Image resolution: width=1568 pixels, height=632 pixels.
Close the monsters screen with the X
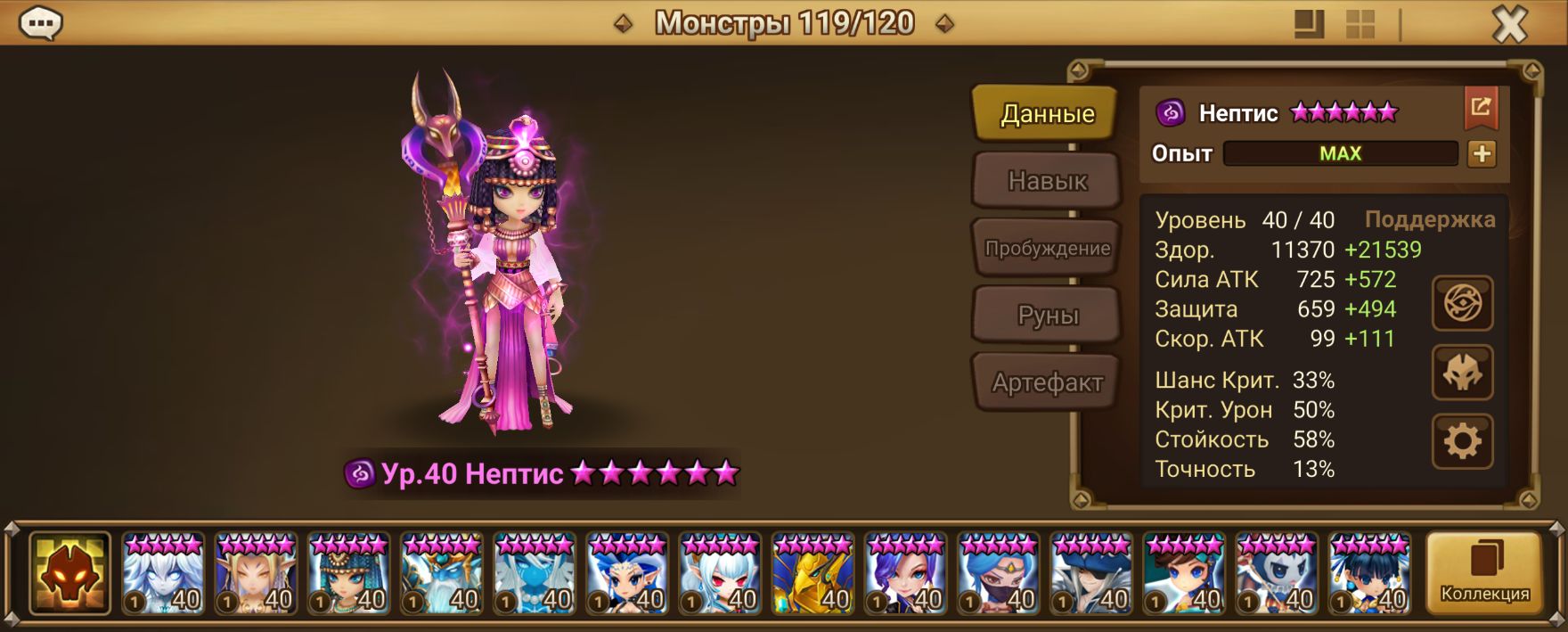[x=1509, y=25]
